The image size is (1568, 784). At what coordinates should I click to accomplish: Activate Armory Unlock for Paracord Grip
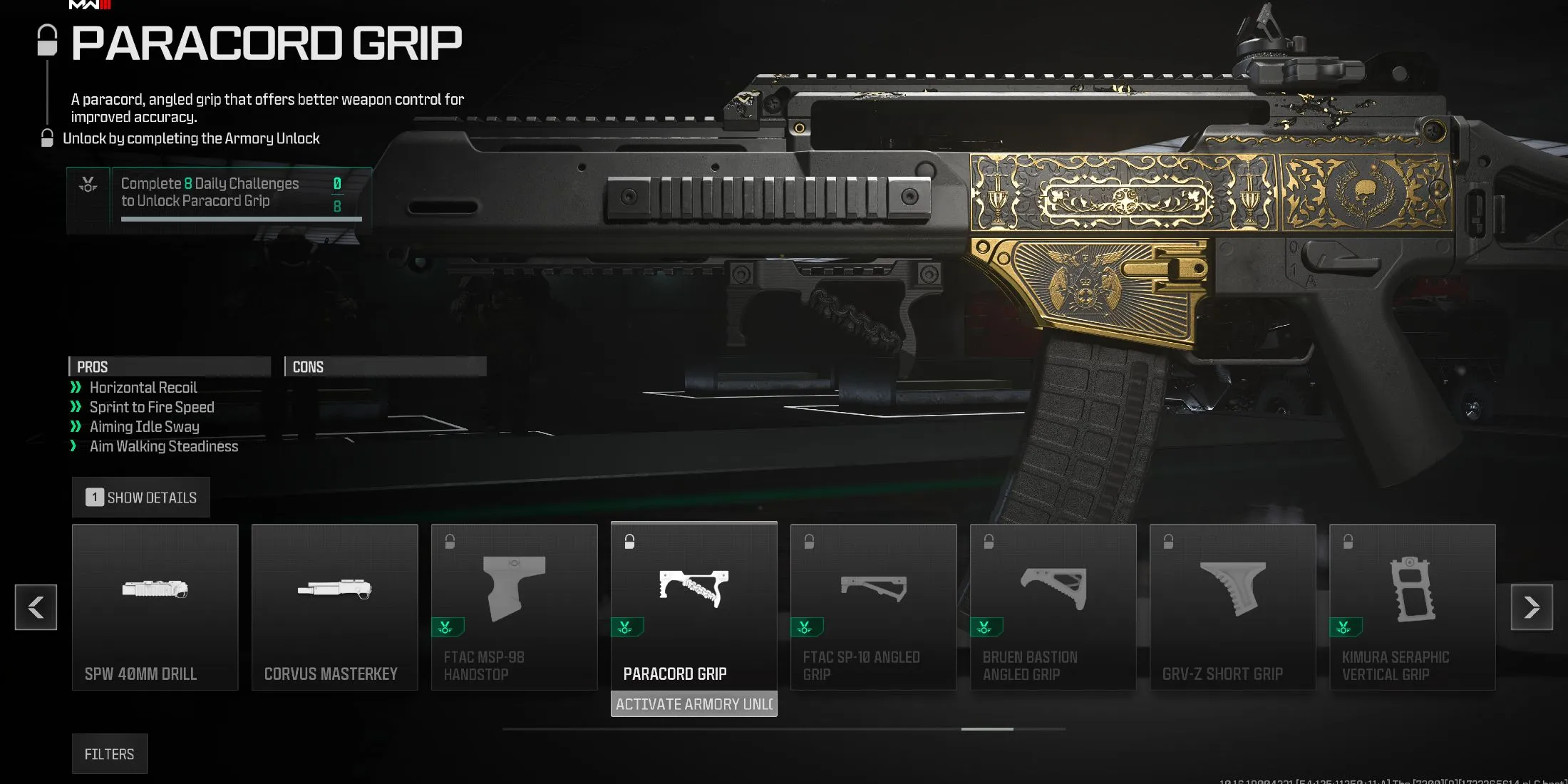point(693,704)
